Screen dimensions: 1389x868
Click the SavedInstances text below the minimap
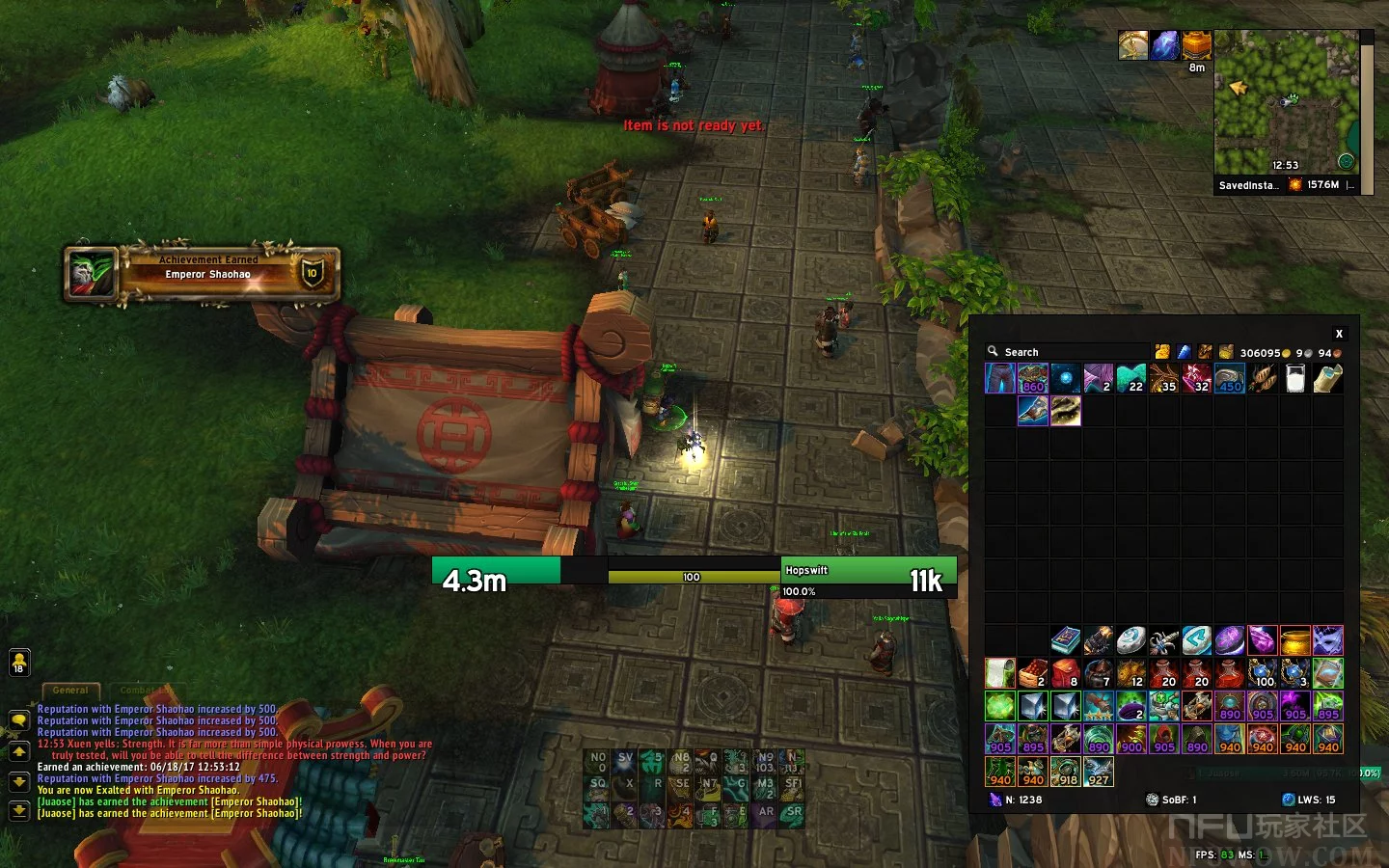(1248, 185)
